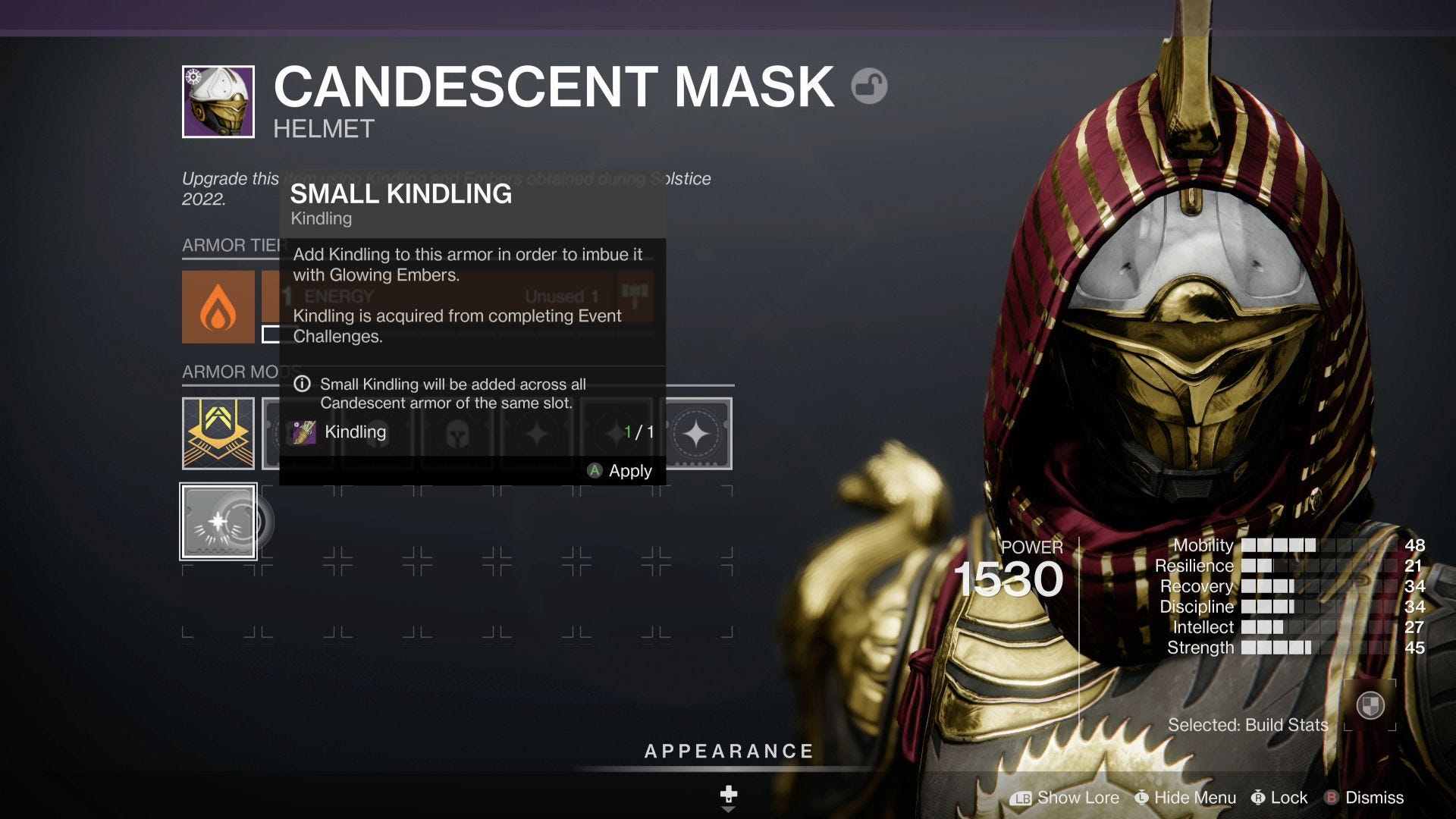1456x819 pixels.
Task: Select the glowing spark mod in the highlighted socket
Action: tap(218, 521)
